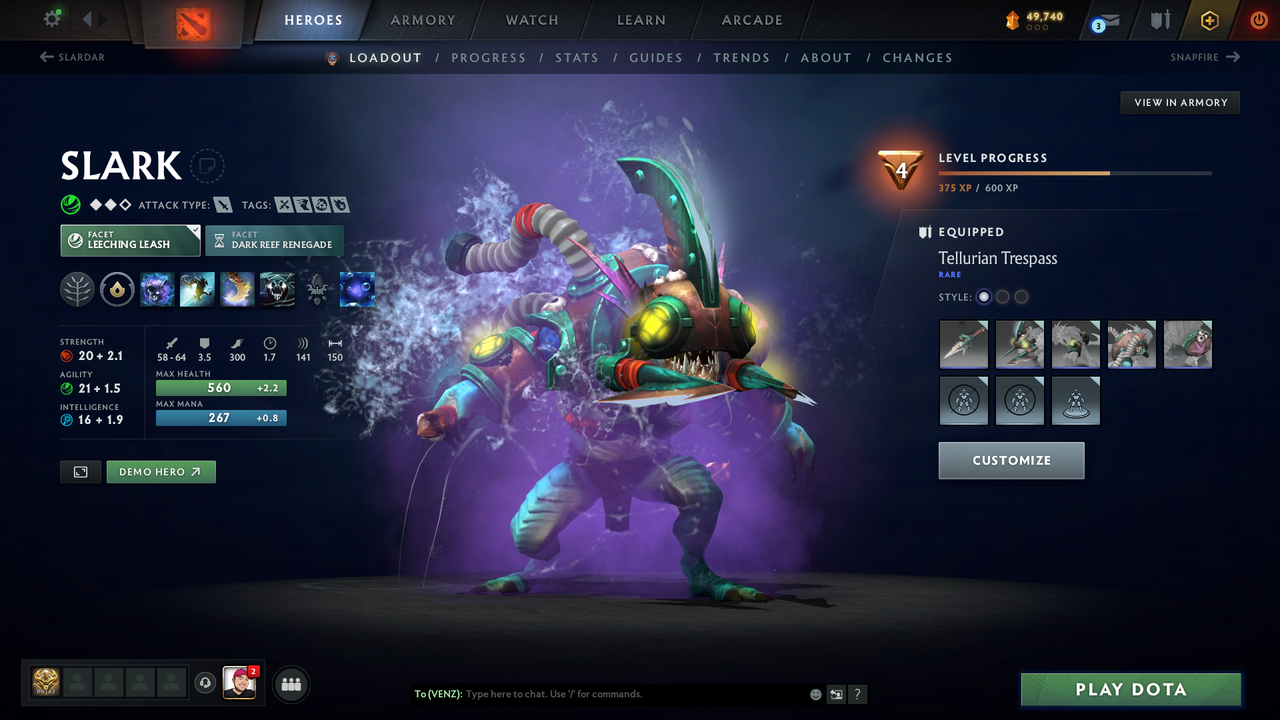Select the Leeching Leash facet
Viewport: 1280px width, 720px height.
click(x=130, y=240)
